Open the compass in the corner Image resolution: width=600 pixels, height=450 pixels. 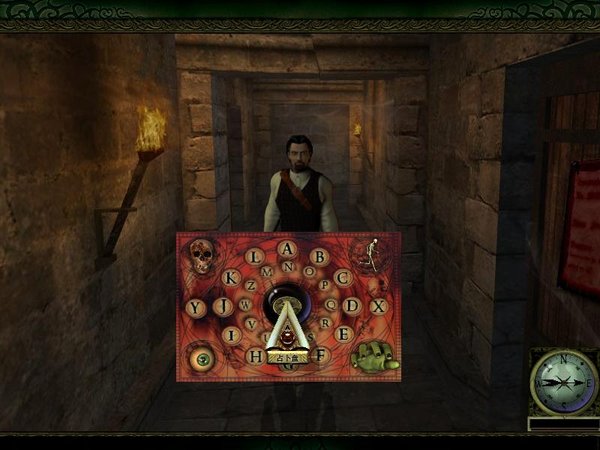(562, 382)
